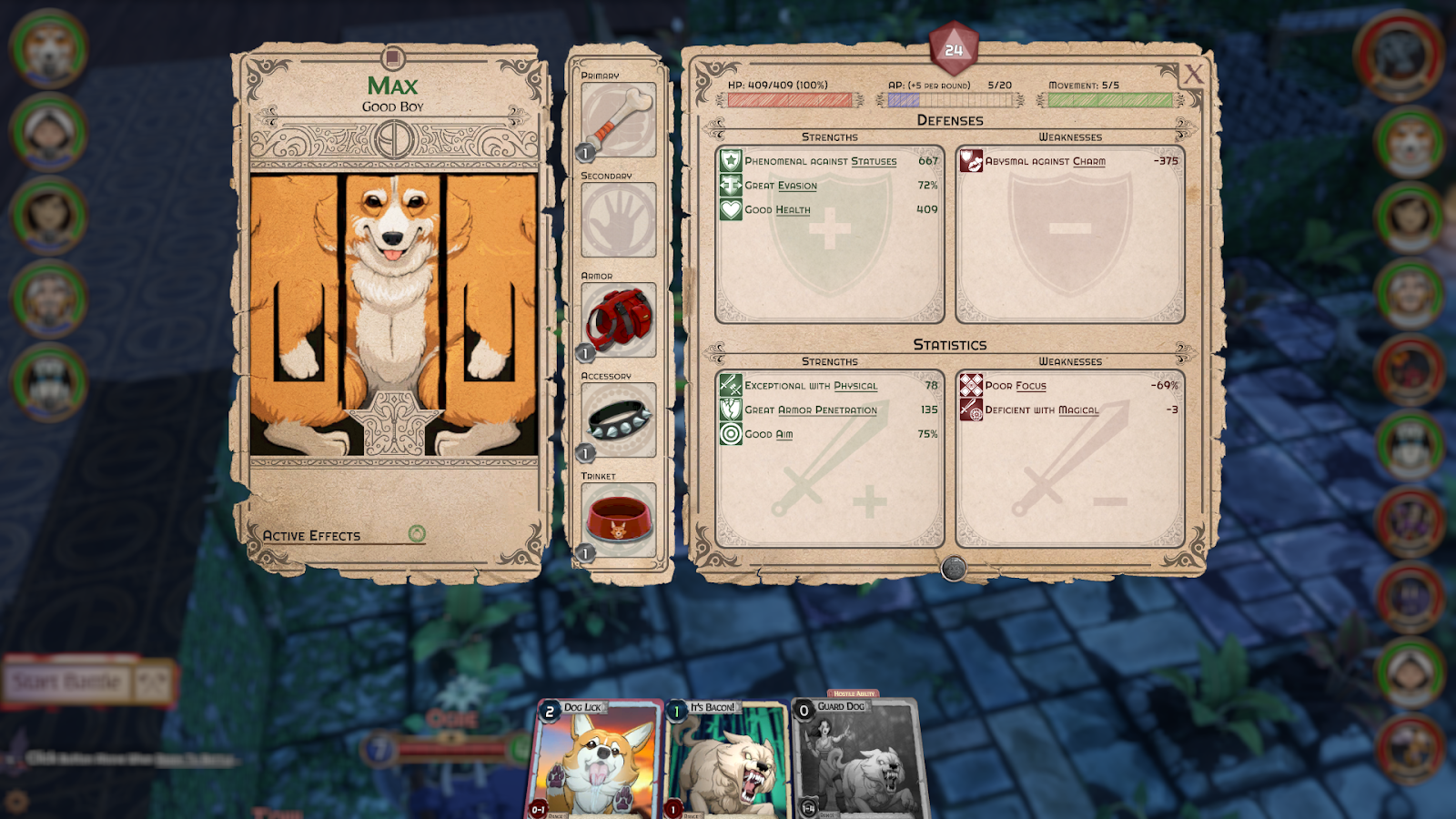
Task: Open the Exceptional with Physical entry
Action: pos(811,386)
